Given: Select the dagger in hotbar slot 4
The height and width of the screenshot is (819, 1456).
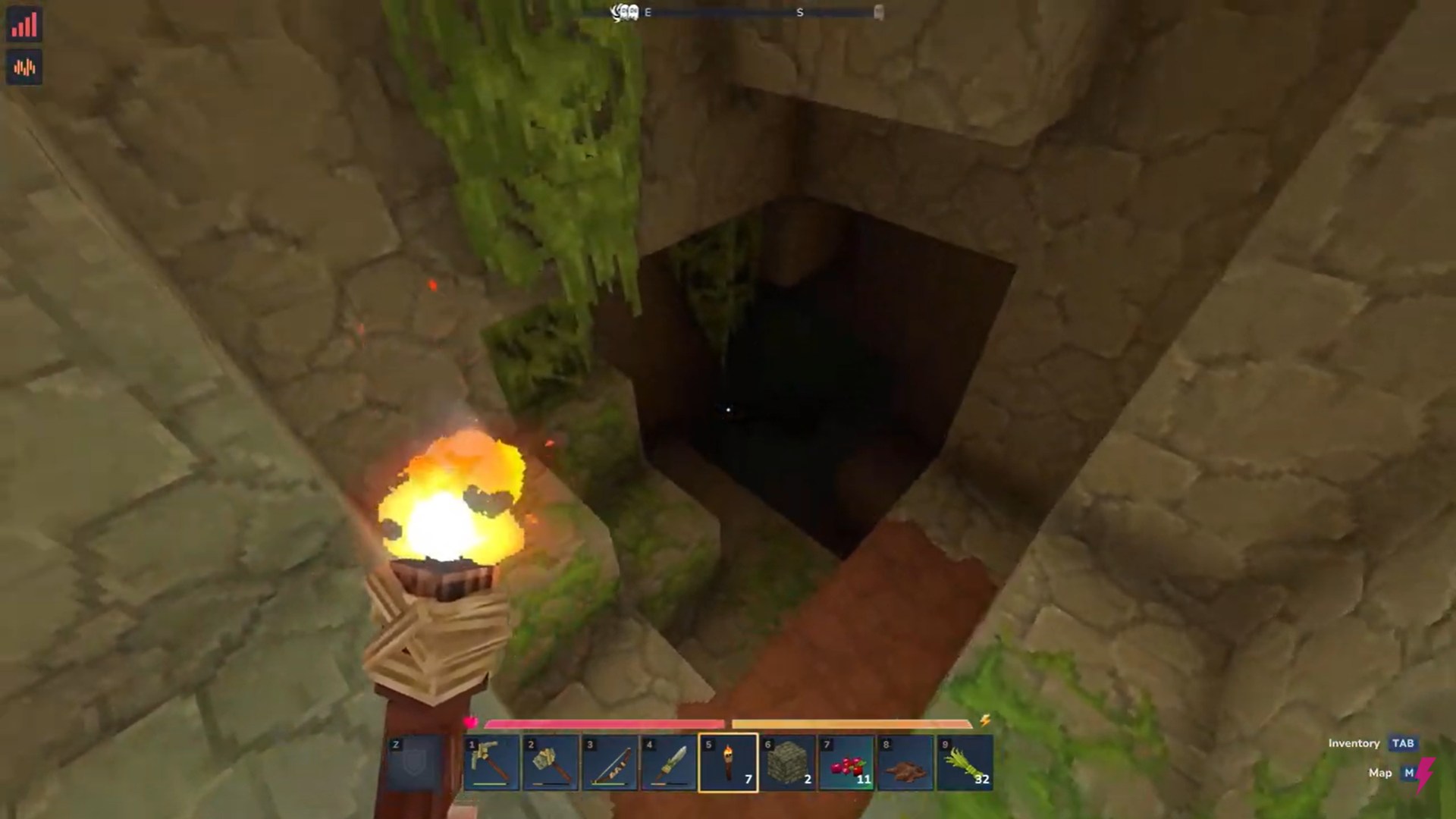Looking at the screenshot, I should (669, 762).
